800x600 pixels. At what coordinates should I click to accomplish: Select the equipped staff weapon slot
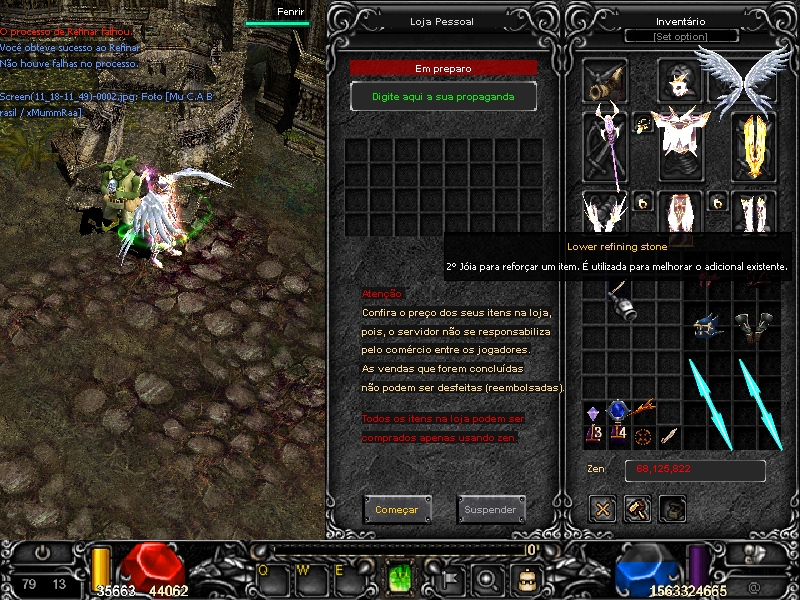coord(606,146)
